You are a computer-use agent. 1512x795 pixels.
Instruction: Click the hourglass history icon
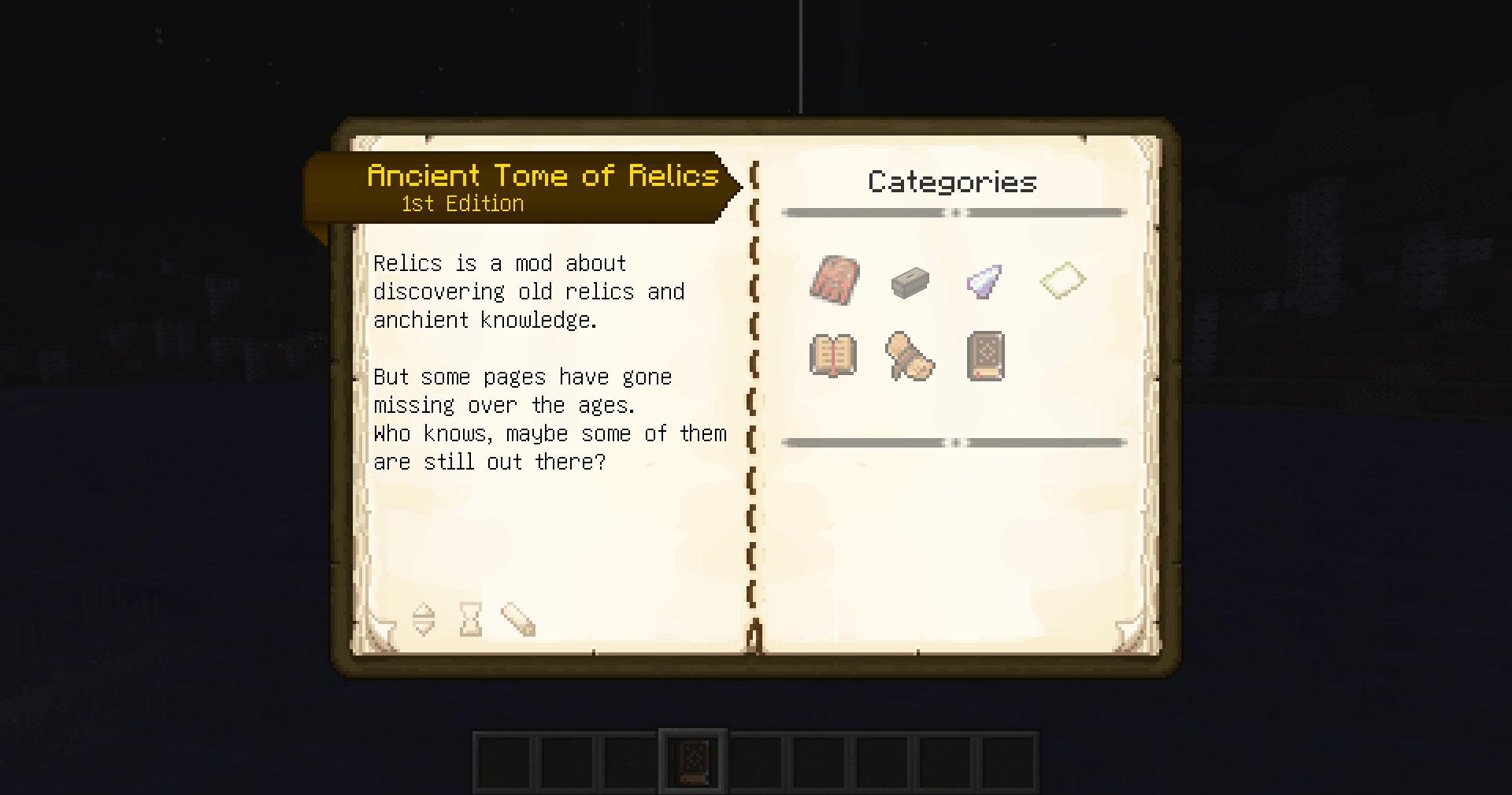click(470, 620)
